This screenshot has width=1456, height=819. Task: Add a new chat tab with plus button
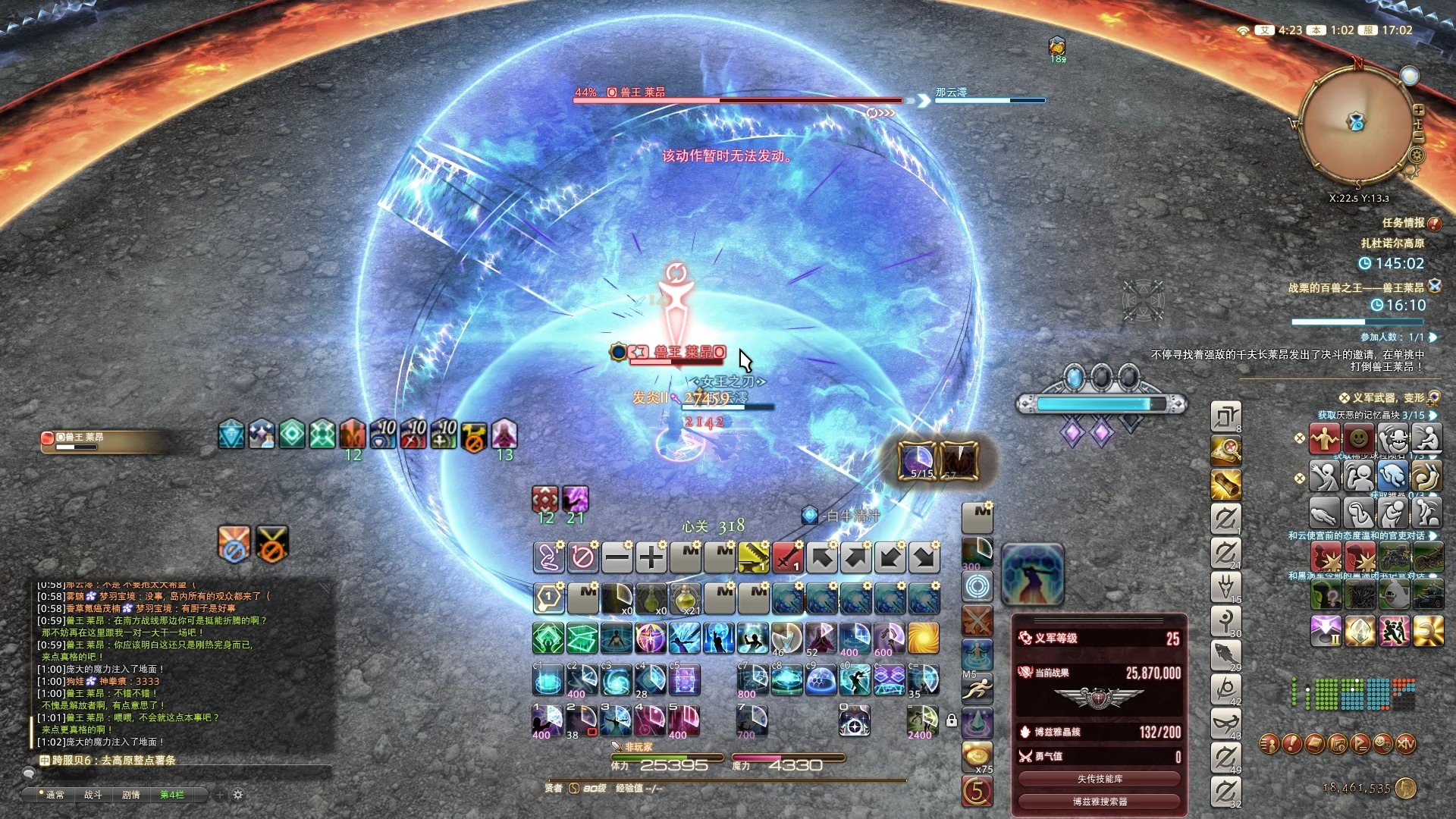click(220, 795)
